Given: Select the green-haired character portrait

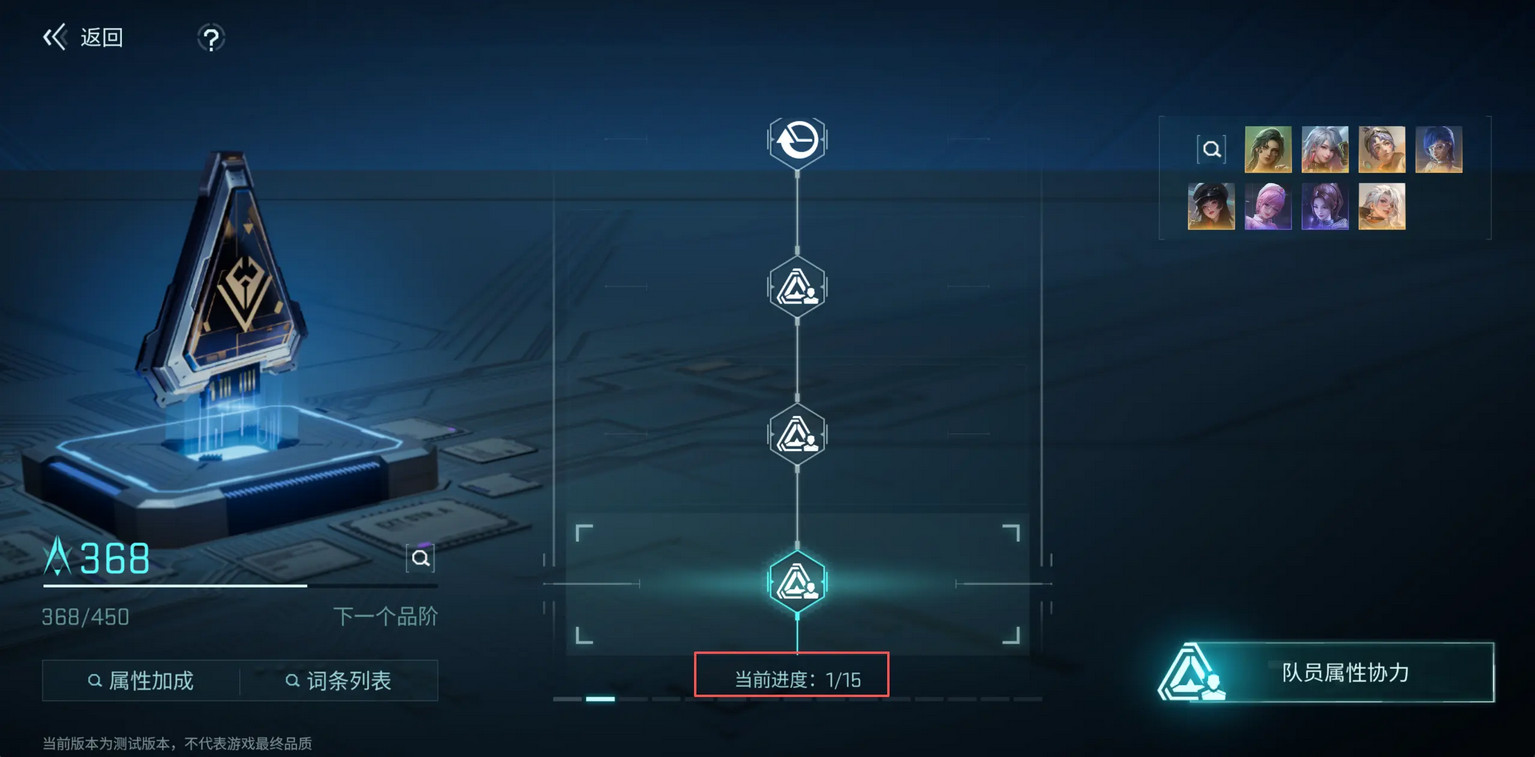Looking at the screenshot, I should [1268, 148].
